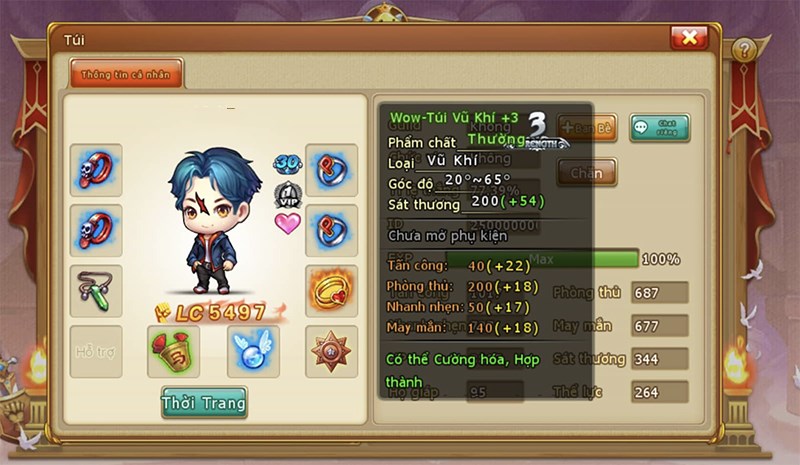Select the green crystal necklace slot
Screen dimensions: 800x465
pos(96,290)
